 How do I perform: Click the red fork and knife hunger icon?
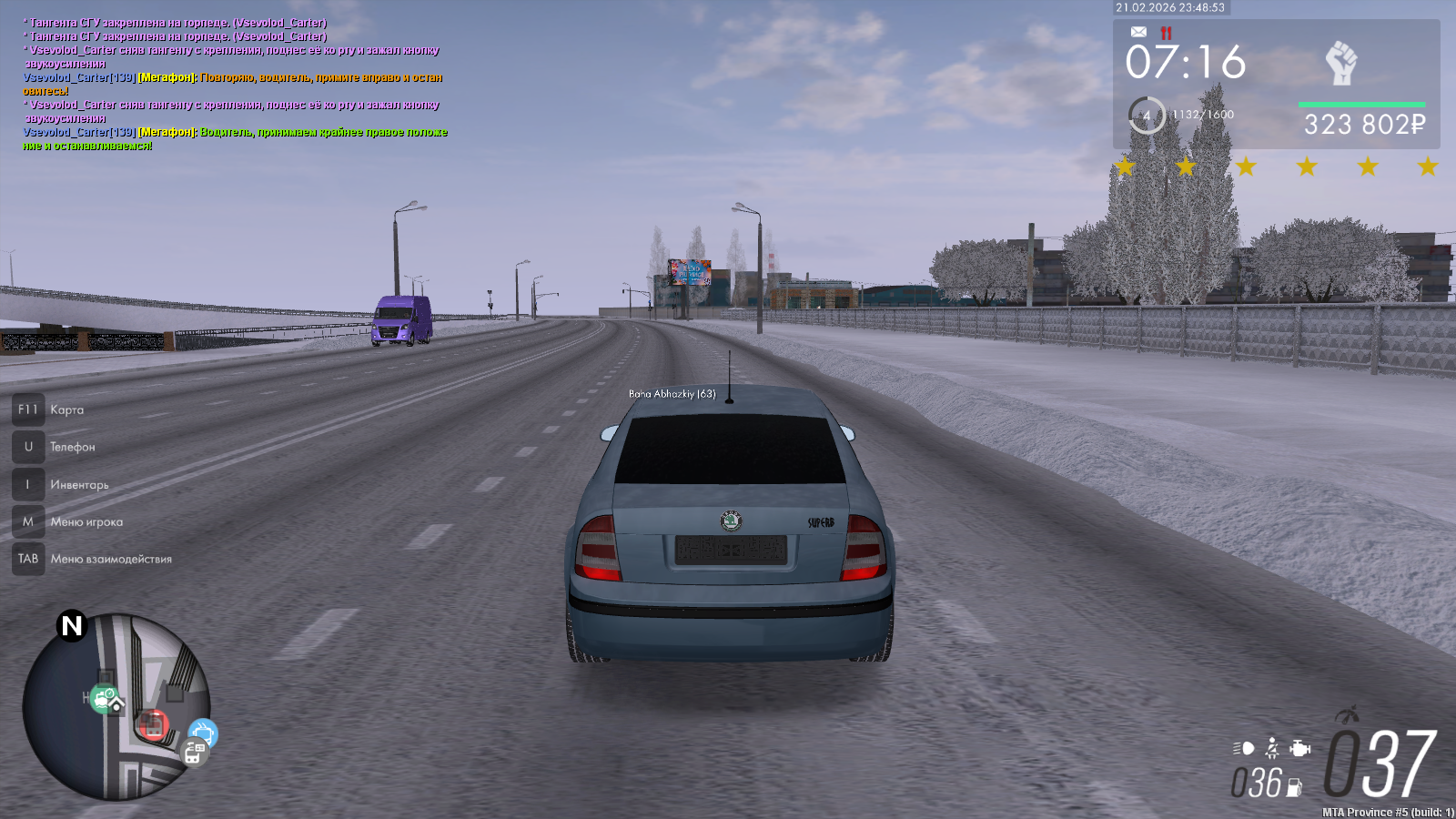(1166, 33)
